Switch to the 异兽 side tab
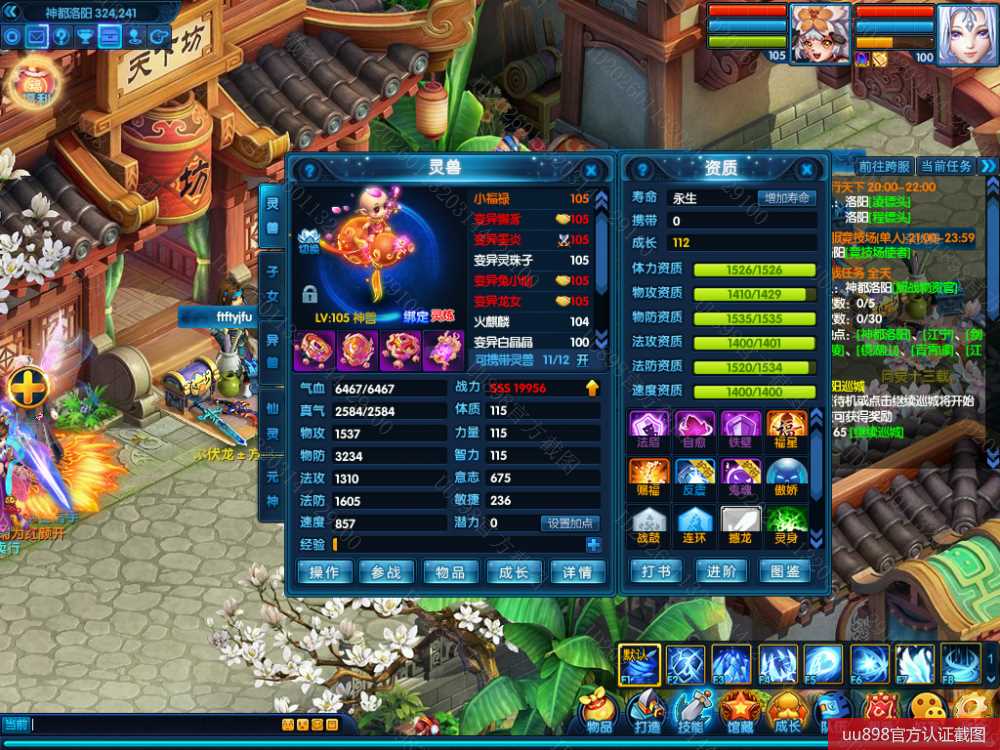The height and width of the screenshot is (750, 1000). 272,353
